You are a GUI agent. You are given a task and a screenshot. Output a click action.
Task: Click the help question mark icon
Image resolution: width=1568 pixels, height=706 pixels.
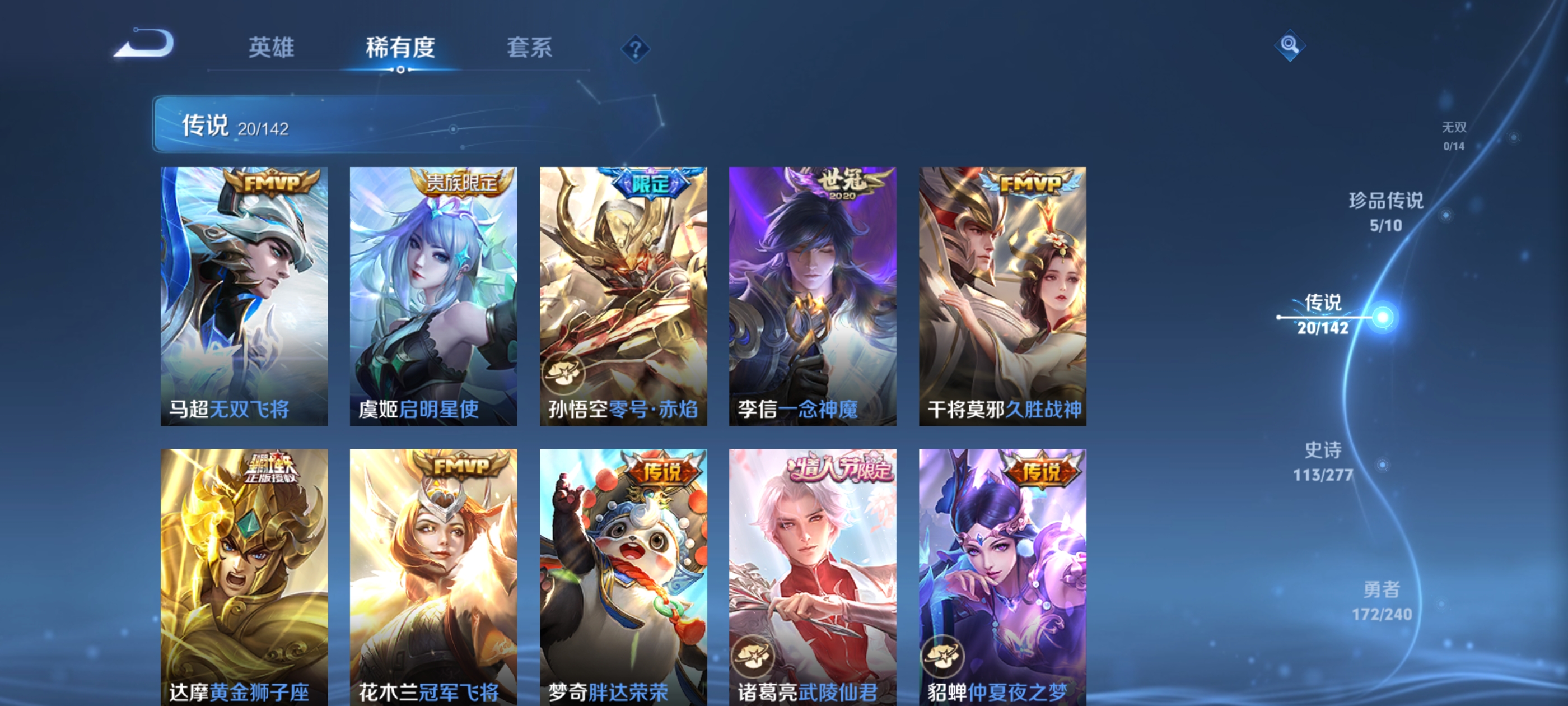point(634,48)
